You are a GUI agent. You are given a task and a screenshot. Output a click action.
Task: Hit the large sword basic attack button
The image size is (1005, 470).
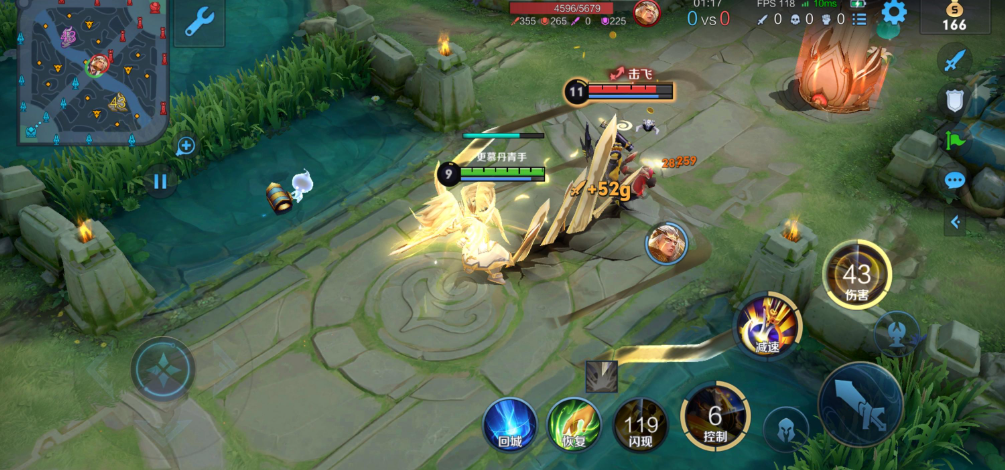tap(860, 404)
